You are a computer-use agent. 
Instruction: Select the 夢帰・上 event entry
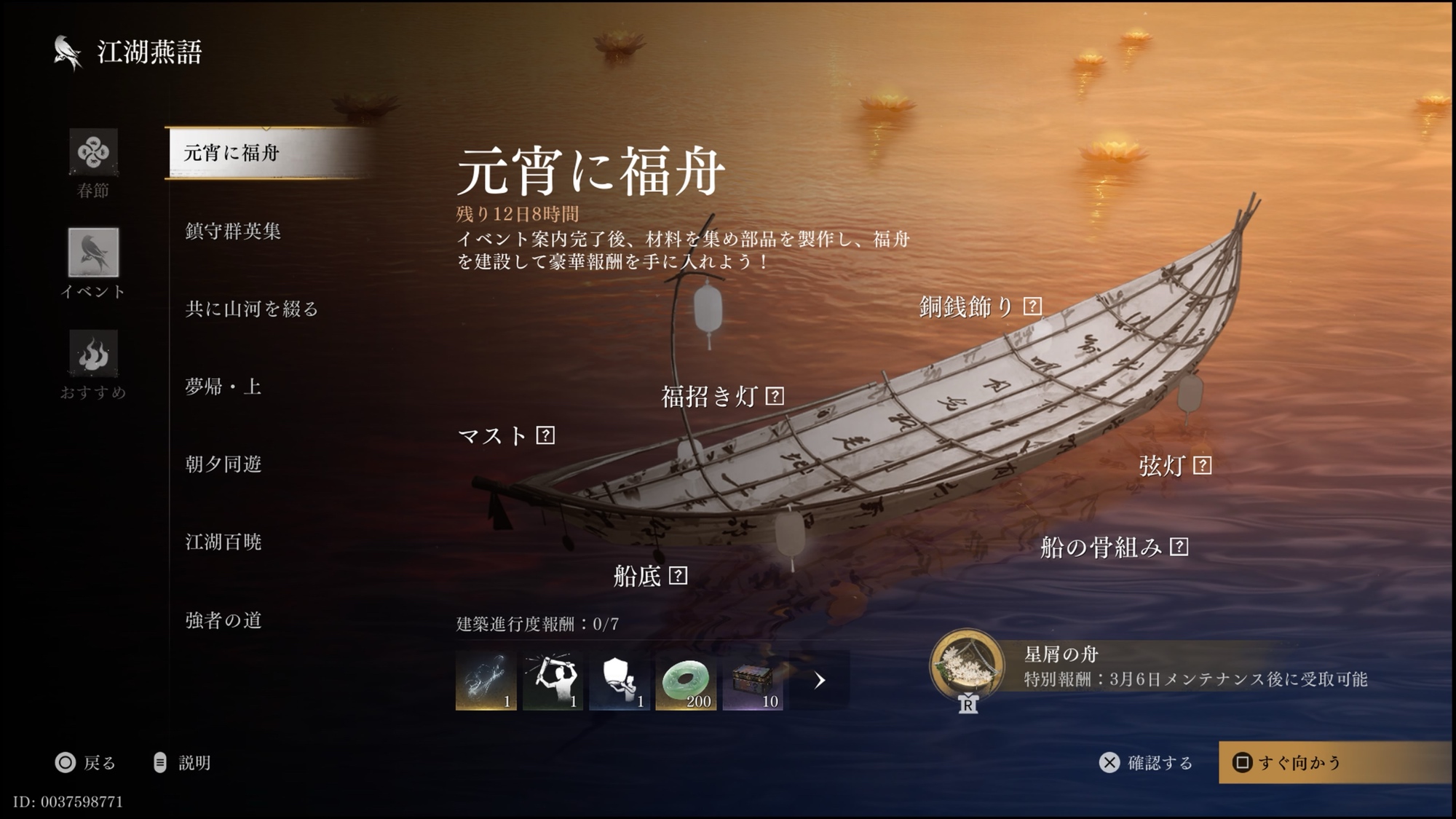pyautogui.click(x=223, y=387)
